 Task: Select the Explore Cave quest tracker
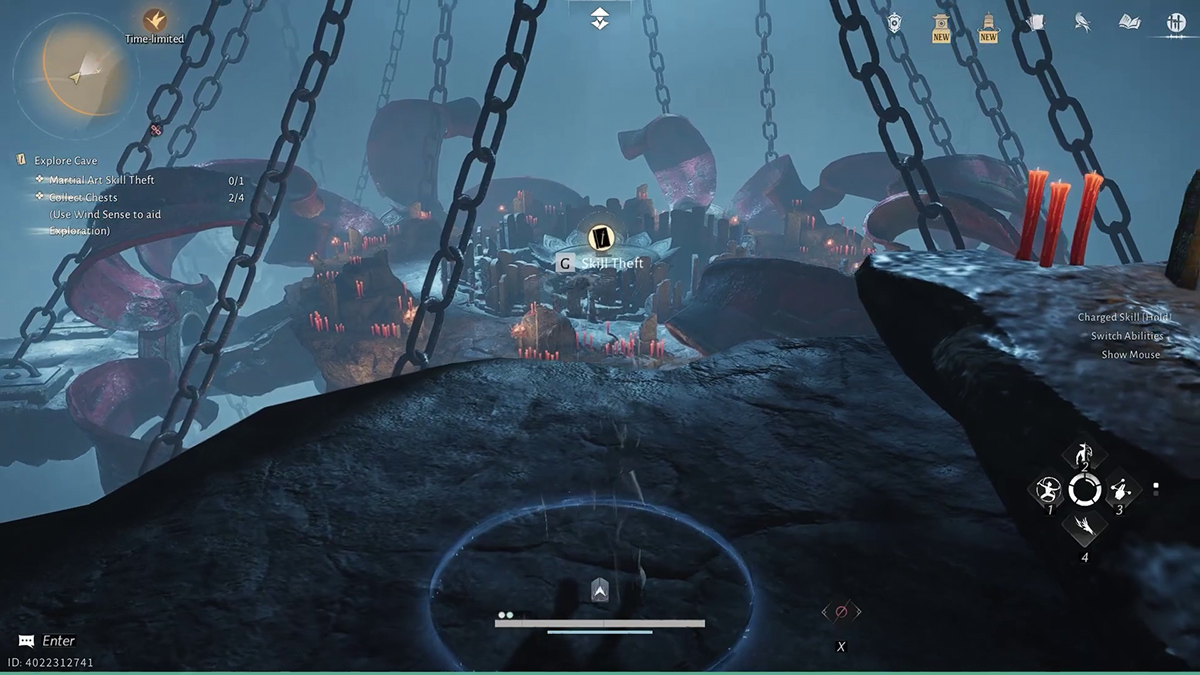(x=66, y=160)
